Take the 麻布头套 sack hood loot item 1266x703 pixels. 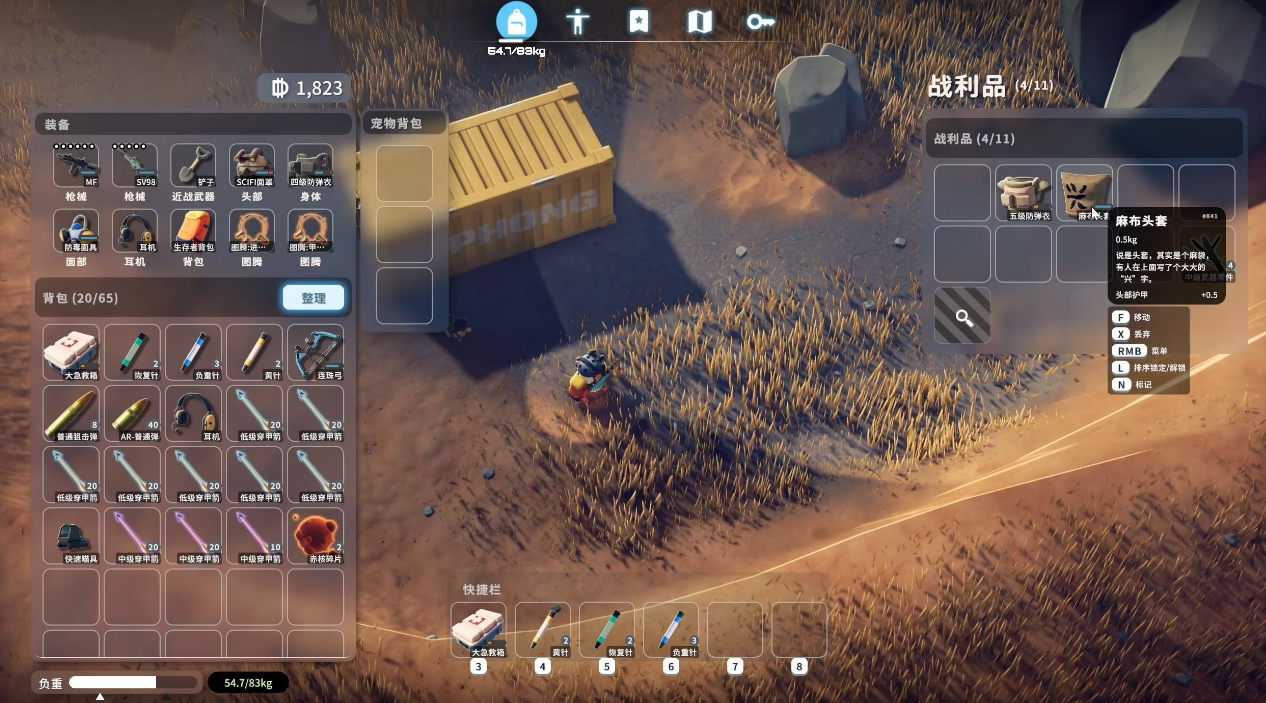(1084, 192)
